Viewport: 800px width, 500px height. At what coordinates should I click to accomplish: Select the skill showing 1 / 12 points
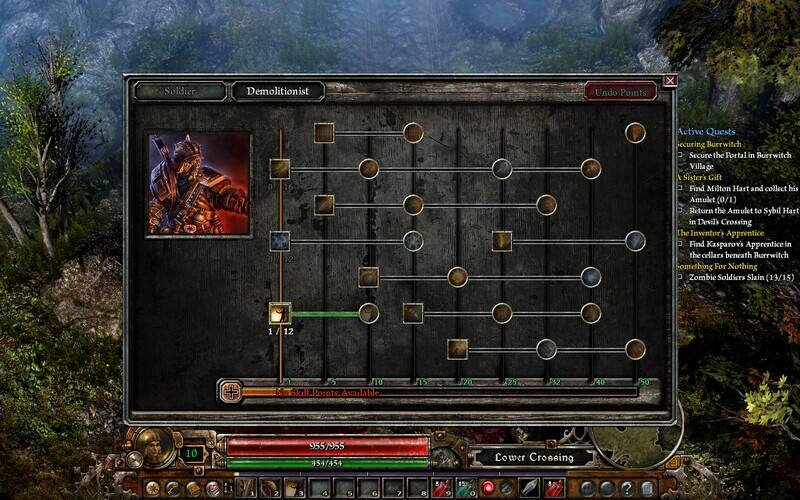280,313
